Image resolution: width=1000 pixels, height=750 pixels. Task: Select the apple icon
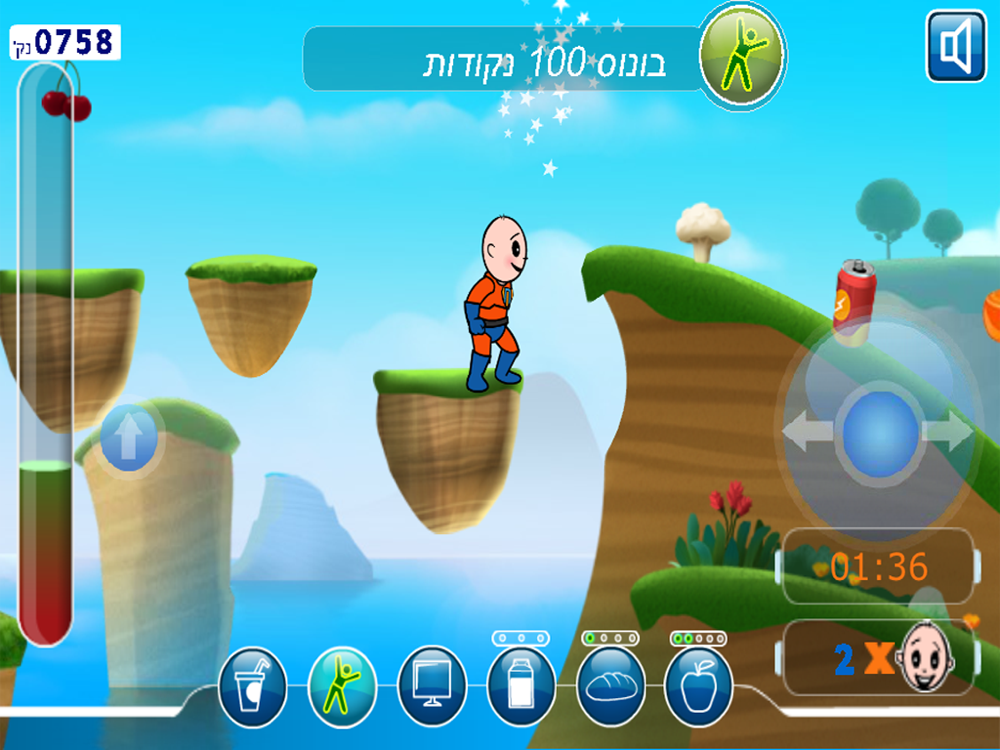(698, 687)
